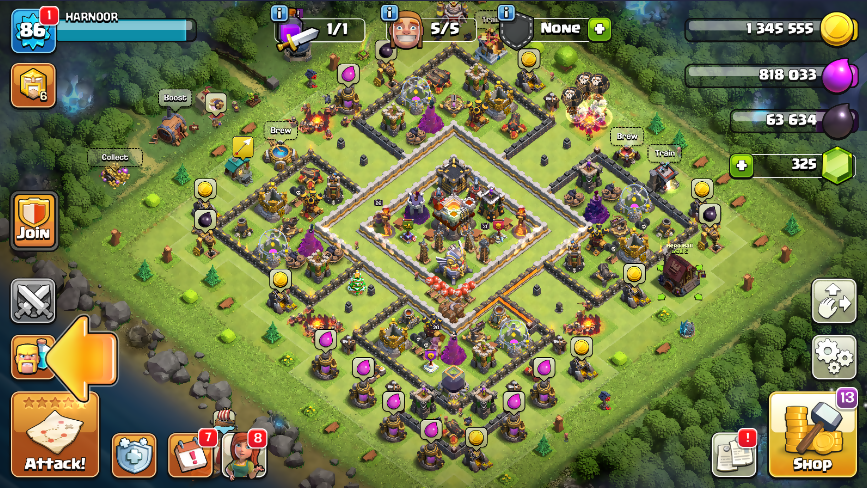Open the Shop
The height and width of the screenshot is (488, 867).
pos(812,435)
